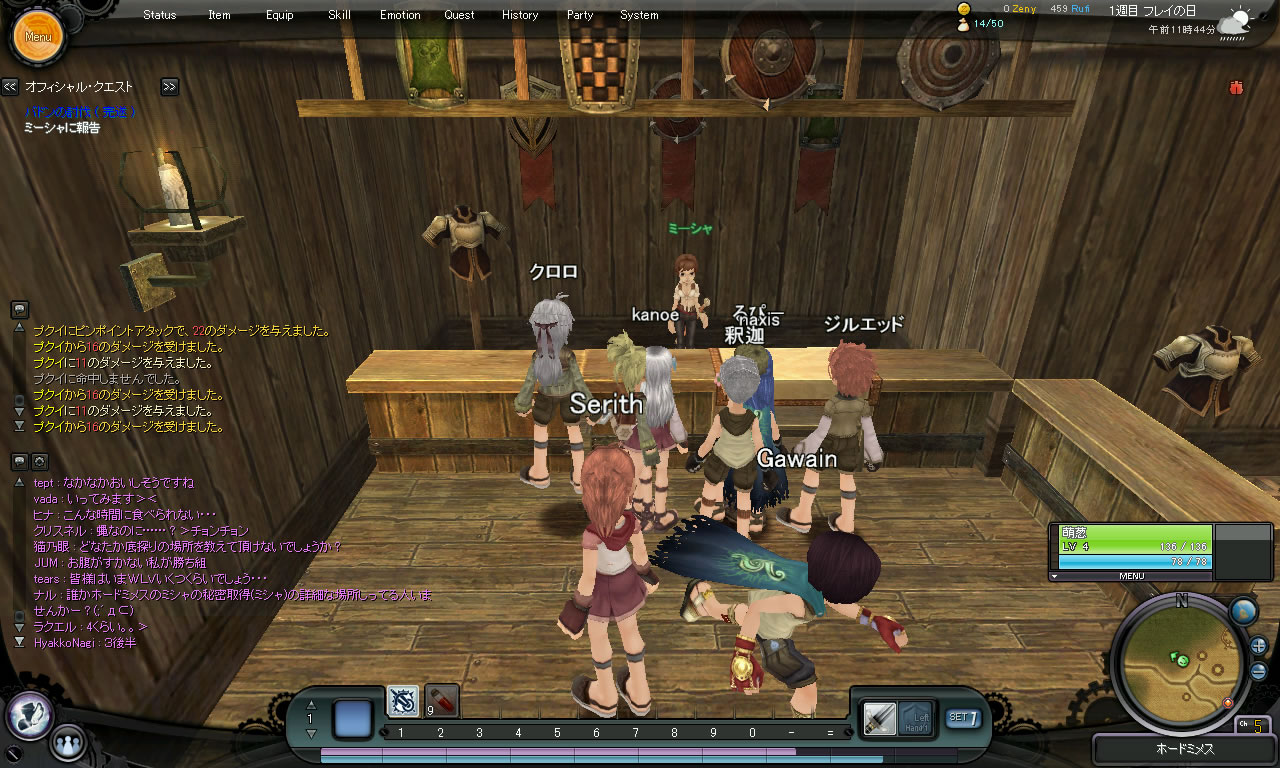Open the orange Menu button

(x=38, y=37)
